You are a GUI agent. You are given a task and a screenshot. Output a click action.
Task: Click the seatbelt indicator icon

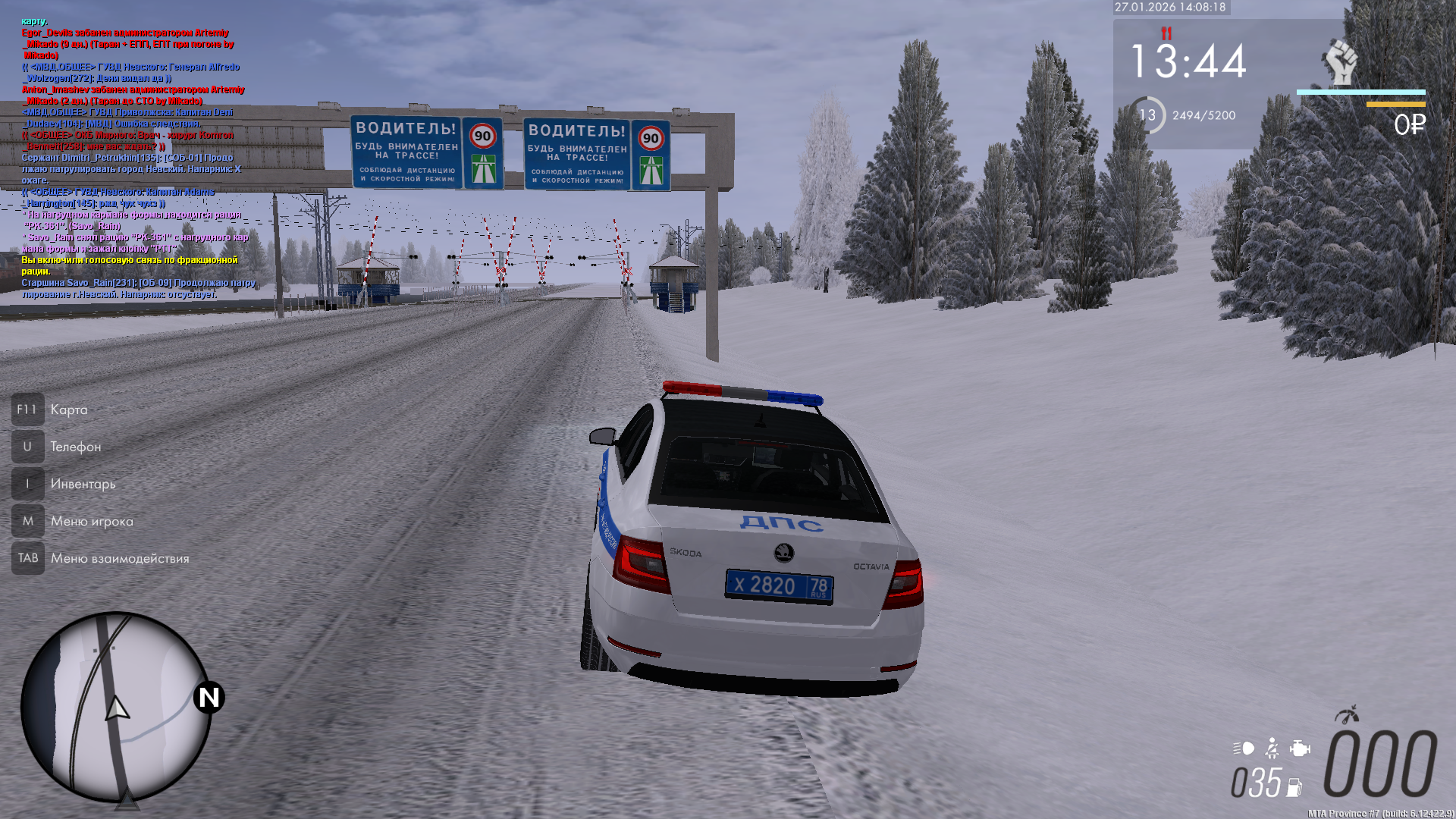coord(1272,748)
